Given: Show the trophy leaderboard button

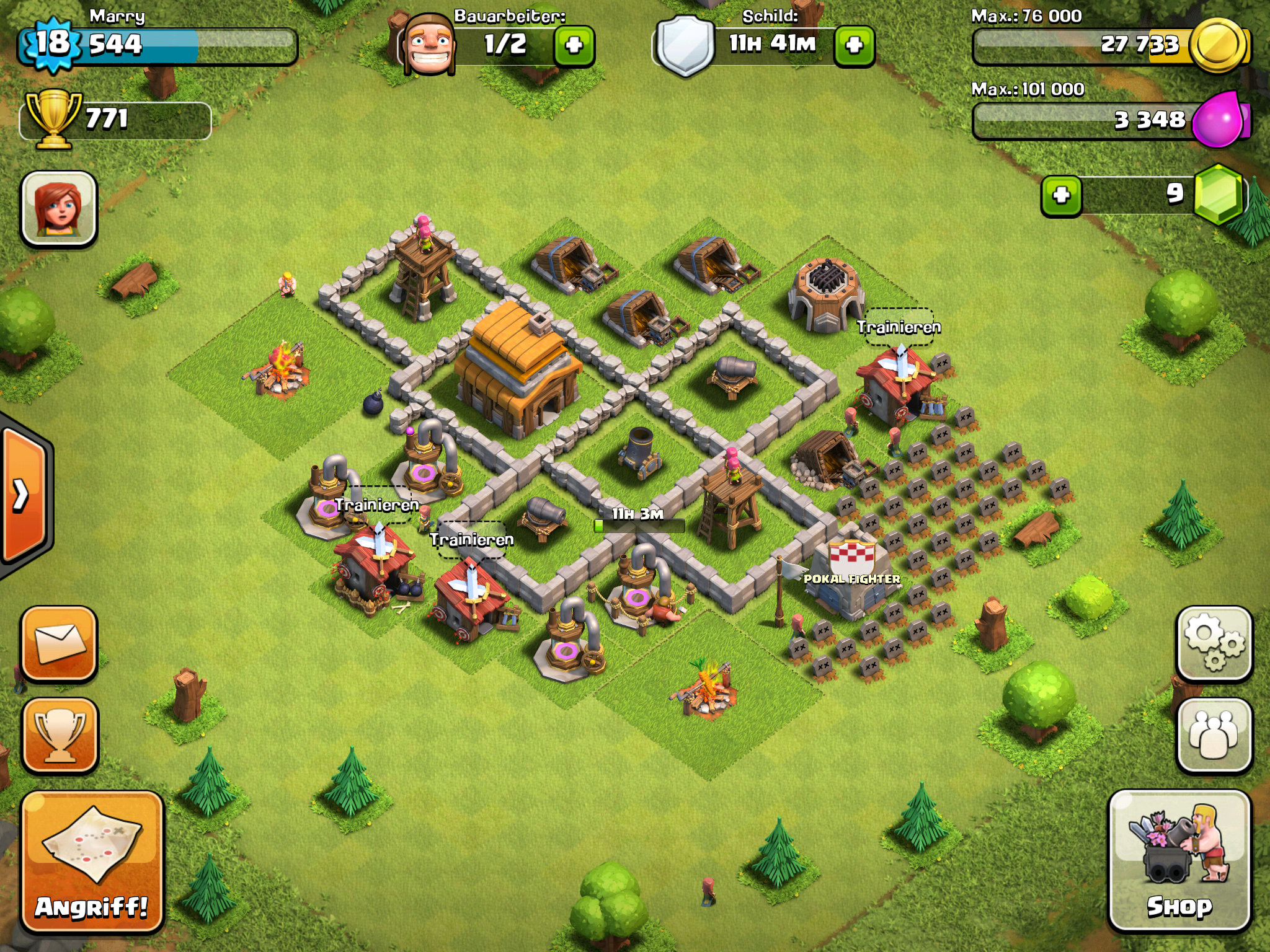Looking at the screenshot, I should point(60,735).
